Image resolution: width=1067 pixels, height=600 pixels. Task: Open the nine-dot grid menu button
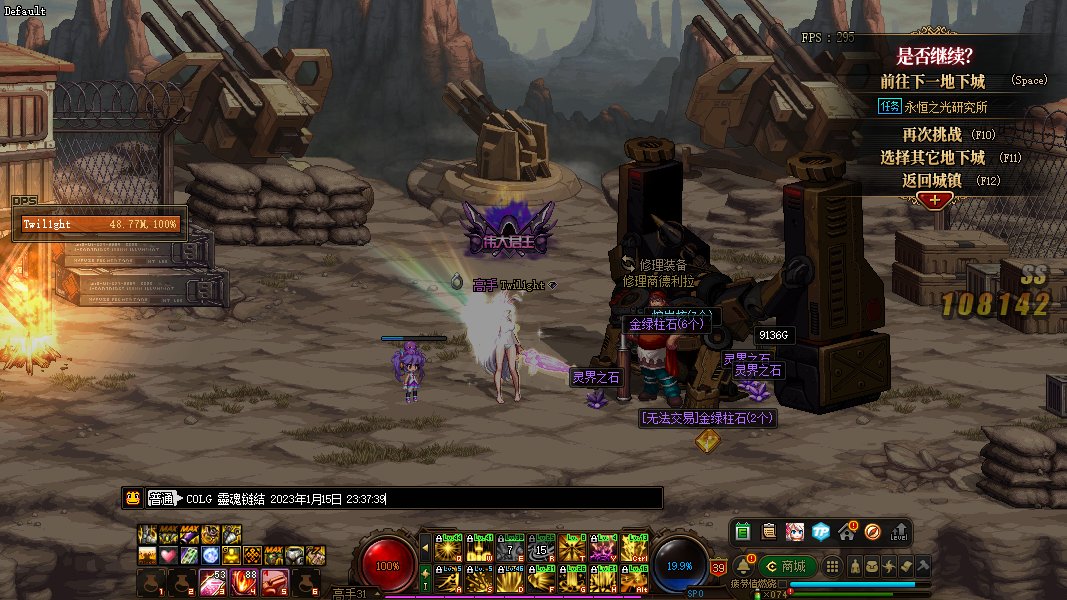tap(832, 566)
